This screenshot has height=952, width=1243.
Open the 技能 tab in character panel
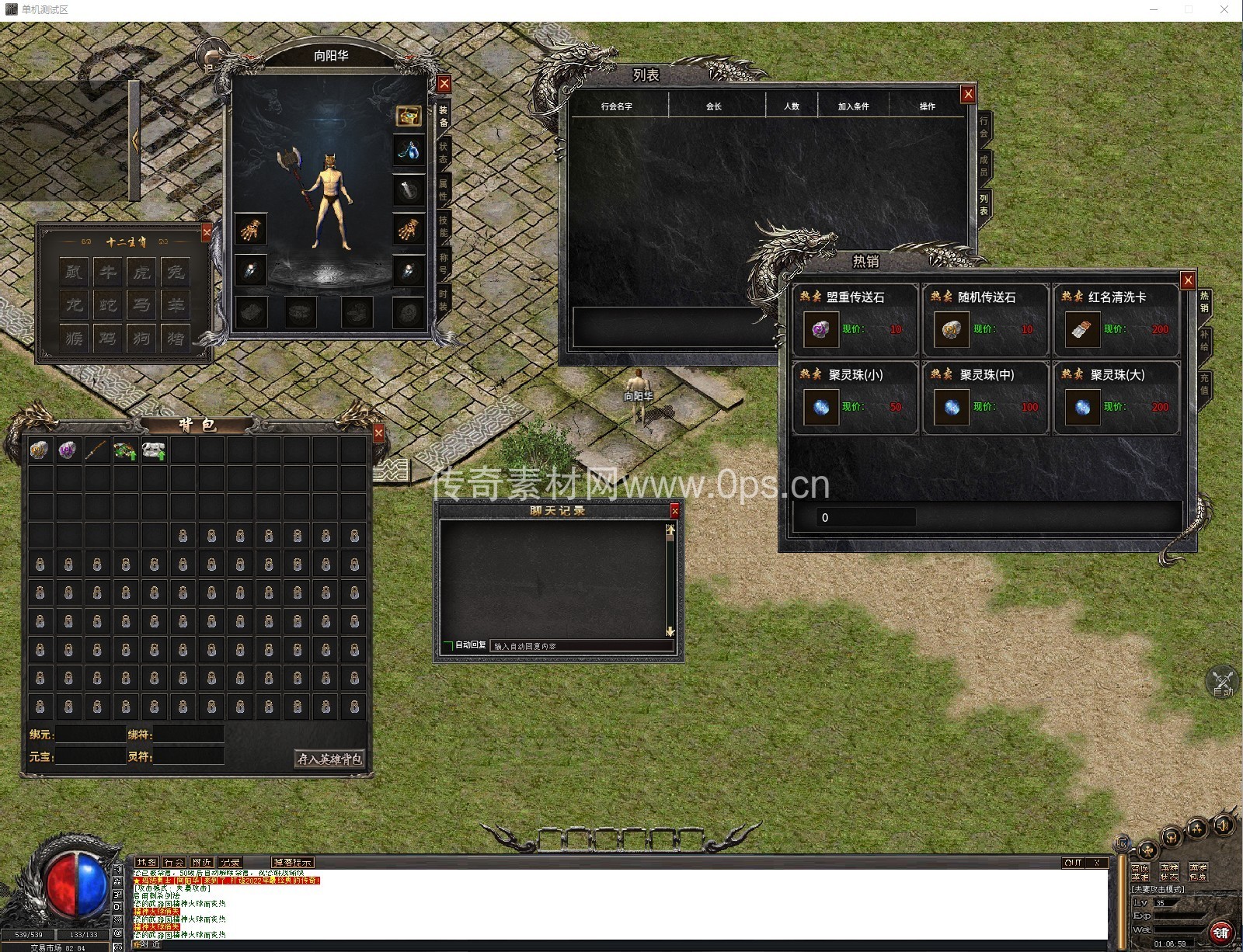pos(444,226)
